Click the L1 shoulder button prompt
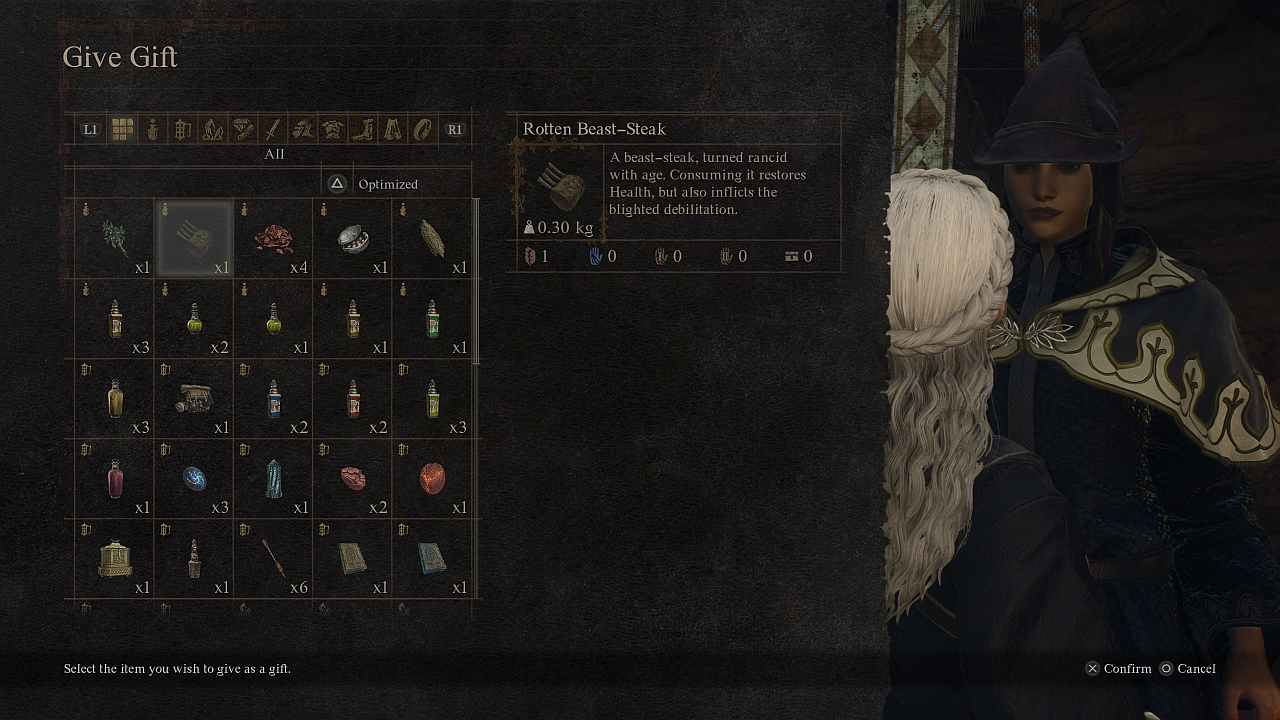This screenshot has width=1280, height=720. (89, 129)
